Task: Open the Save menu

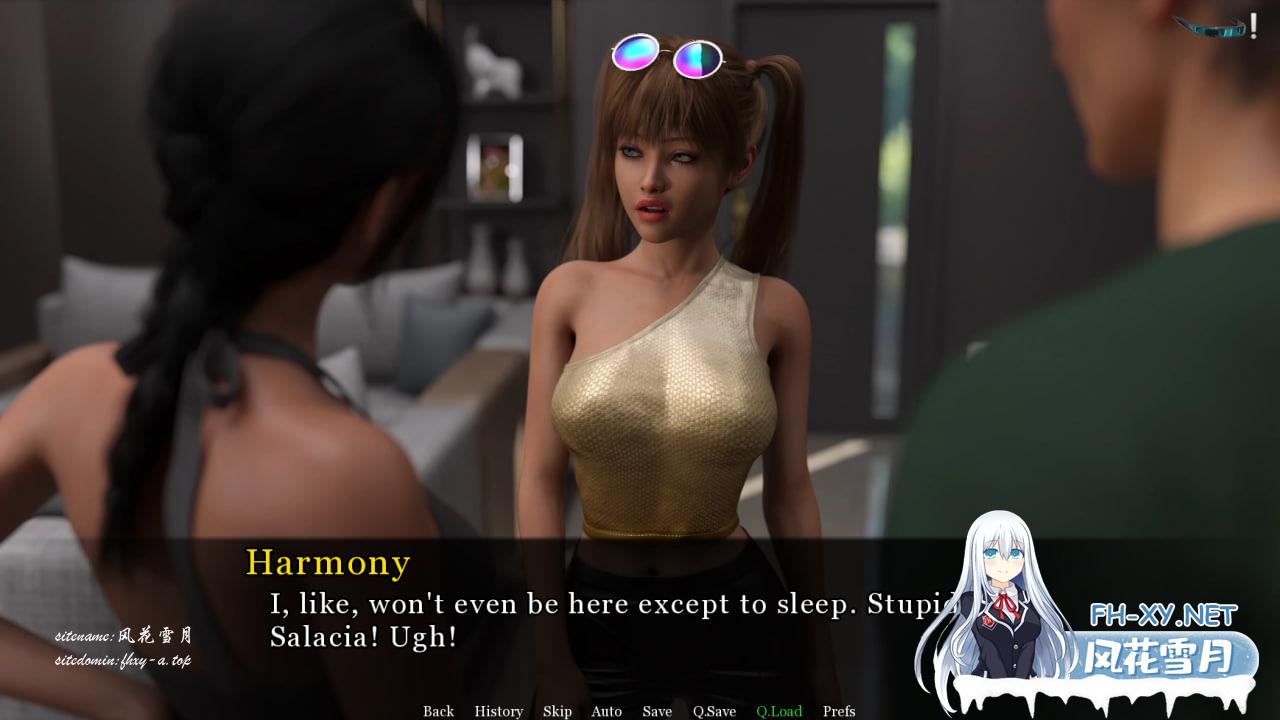Action: coord(657,711)
